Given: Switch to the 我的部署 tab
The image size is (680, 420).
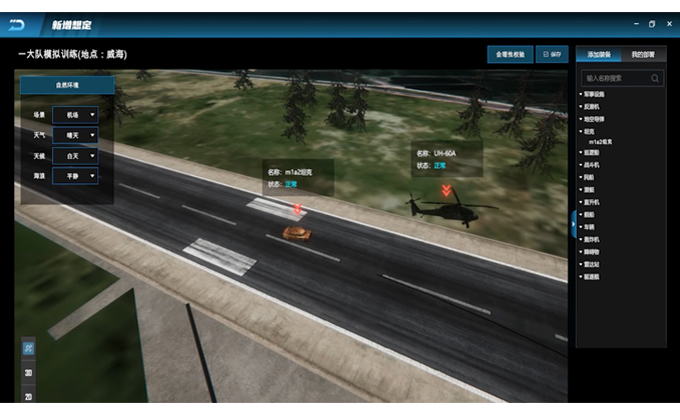Looking at the screenshot, I should pos(643,54).
